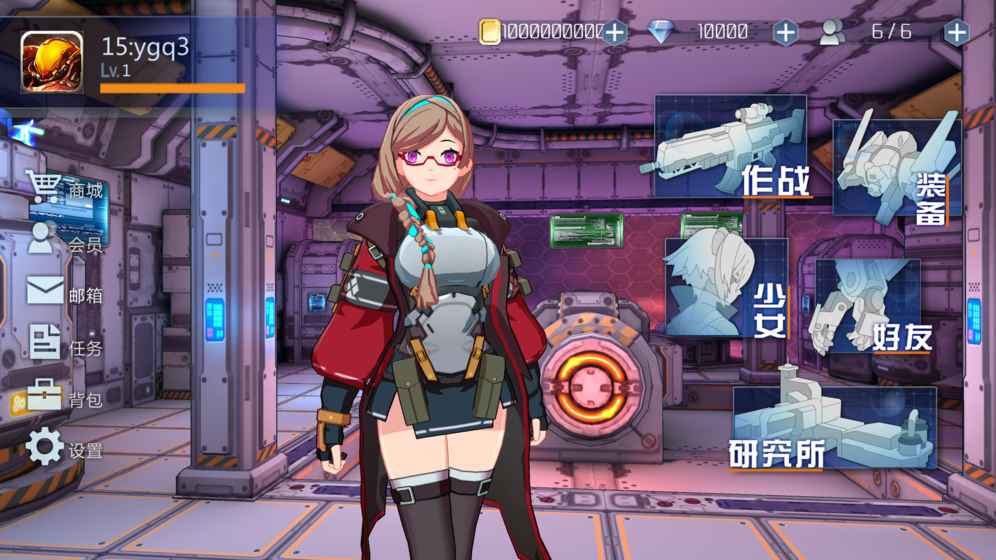This screenshot has width=996, height=560.
Task: Check the 邮箱 mailbox
Action: [64, 293]
